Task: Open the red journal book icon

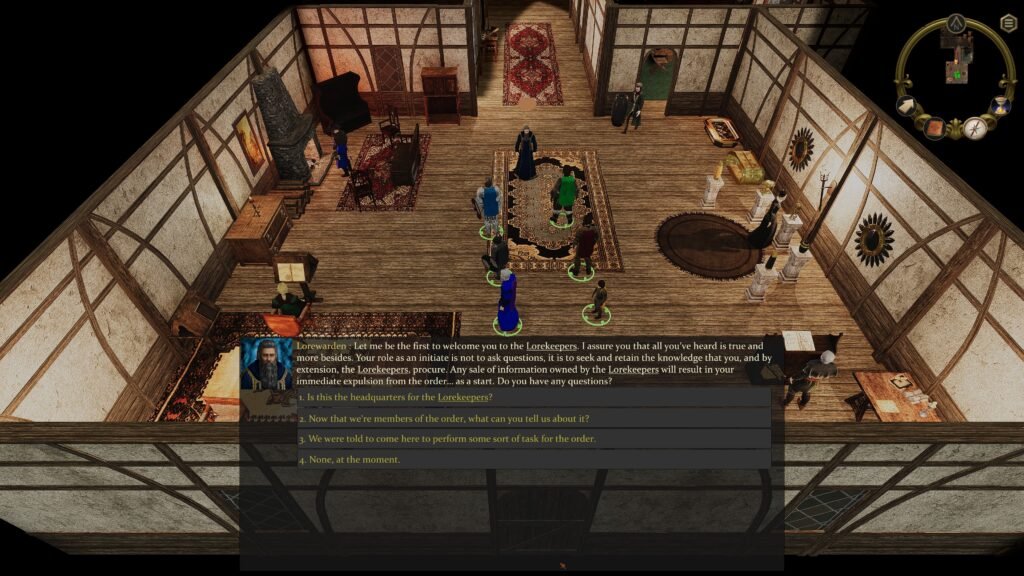Action: (x=934, y=127)
